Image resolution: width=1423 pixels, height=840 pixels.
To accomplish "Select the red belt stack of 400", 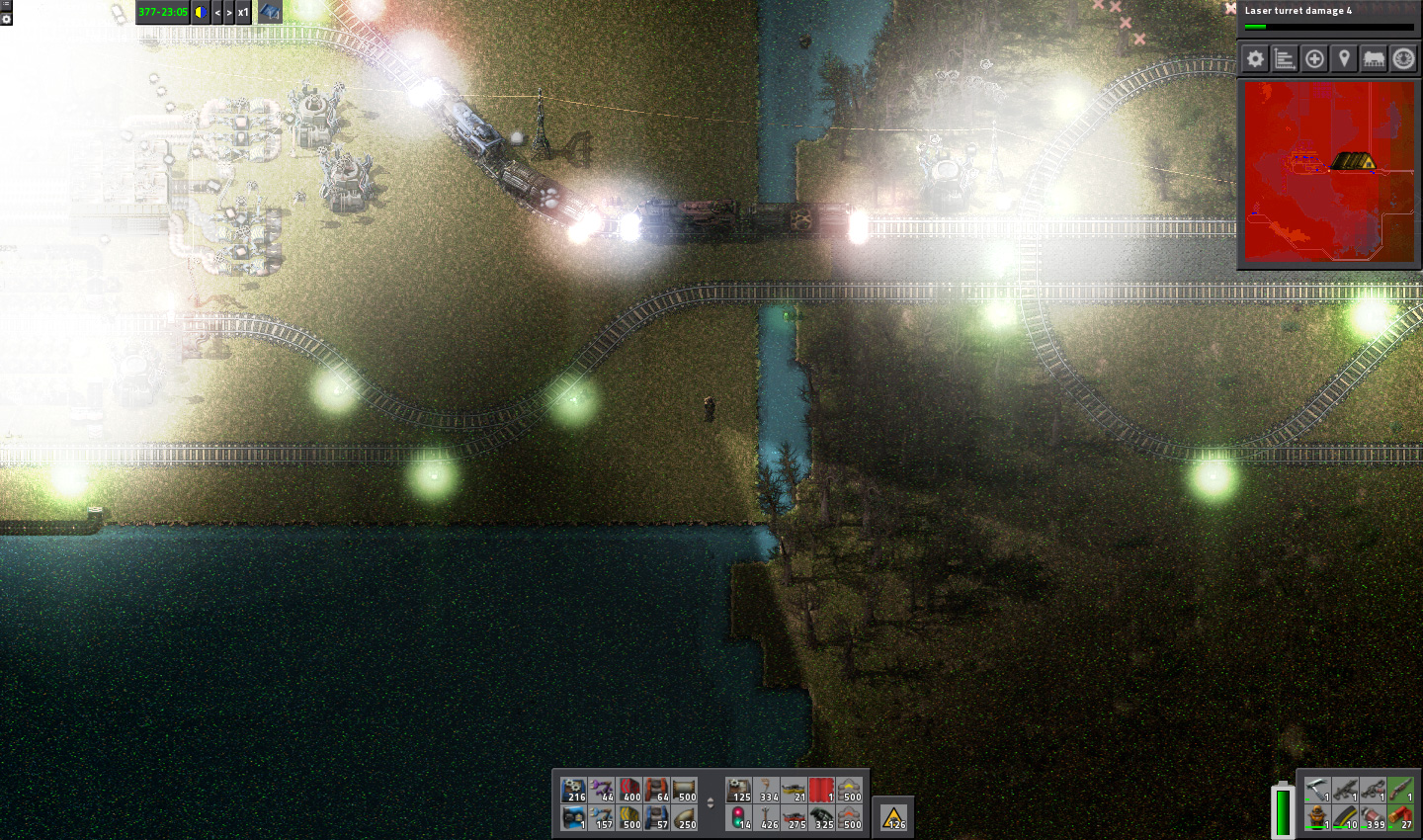I will [629, 790].
